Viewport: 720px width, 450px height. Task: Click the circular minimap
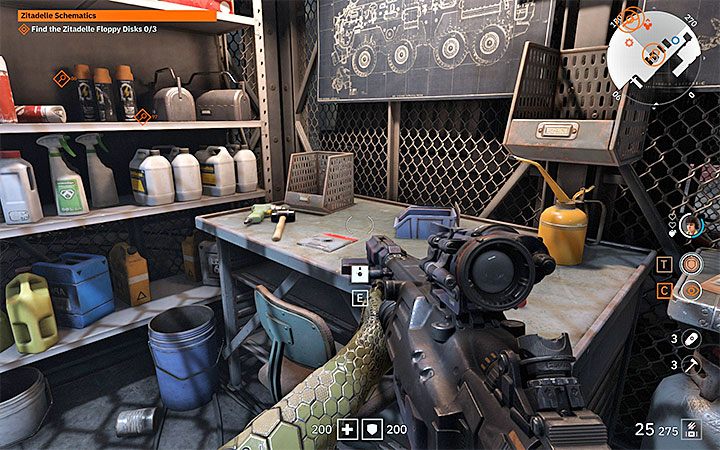[655, 48]
